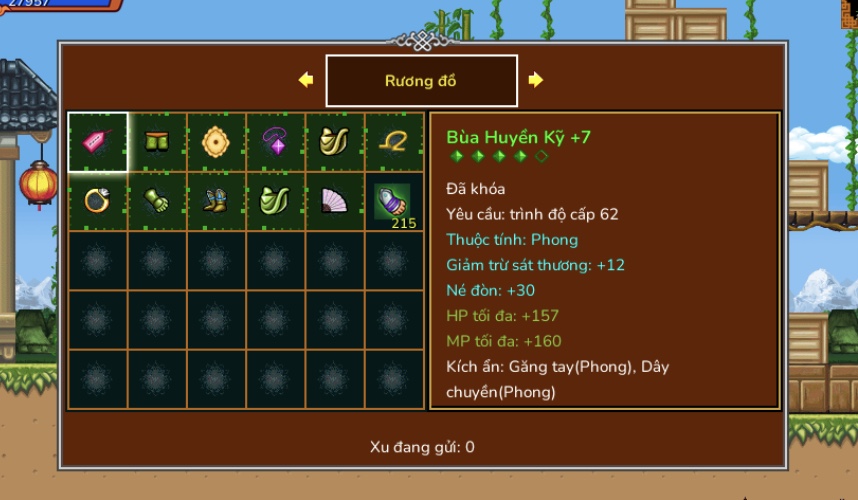
Task: Select the stacked item showing 215
Action: coord(393,201)
